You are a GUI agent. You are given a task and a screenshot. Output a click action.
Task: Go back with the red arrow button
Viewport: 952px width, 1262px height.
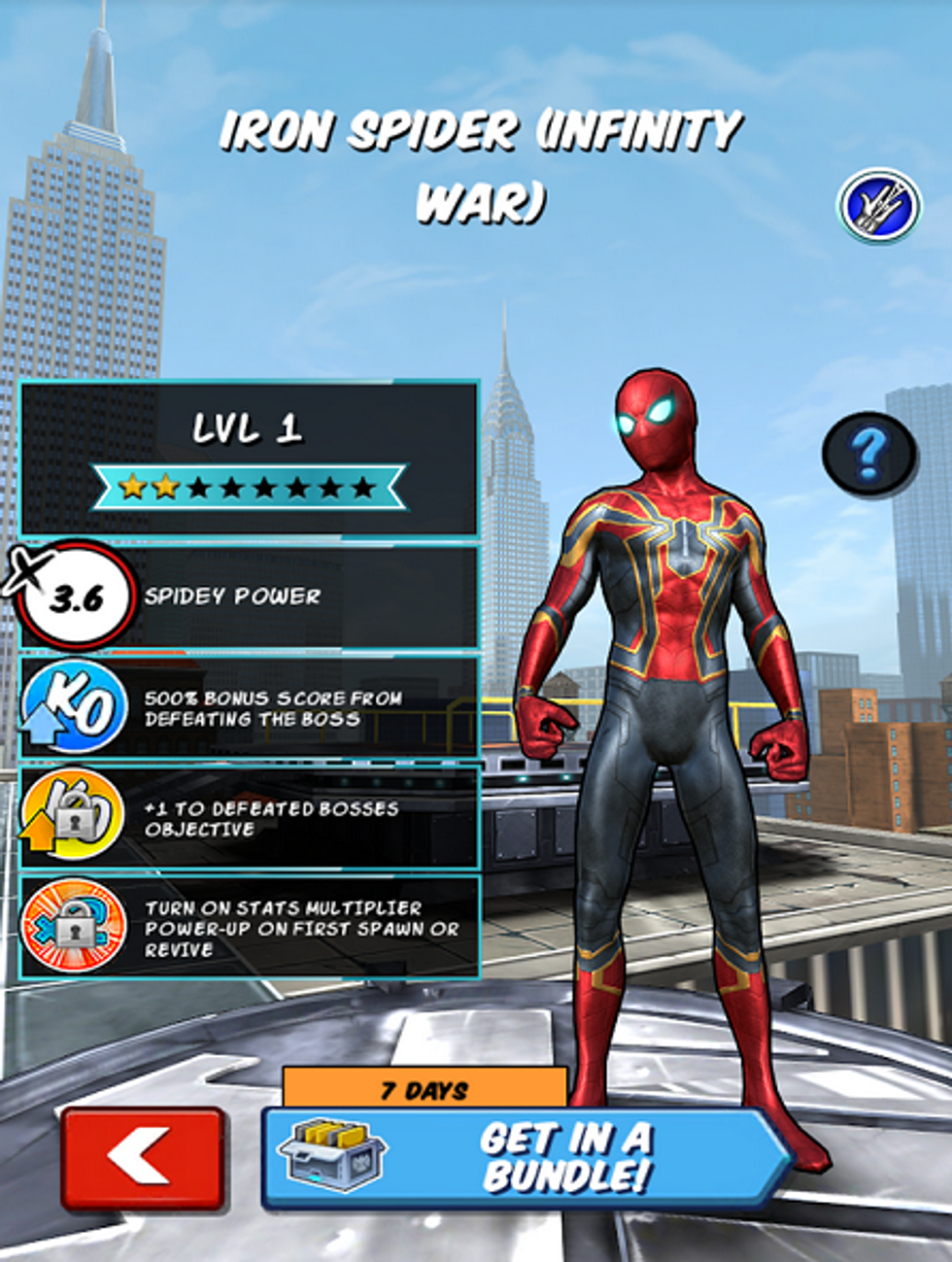click(x=143, y=1157)
